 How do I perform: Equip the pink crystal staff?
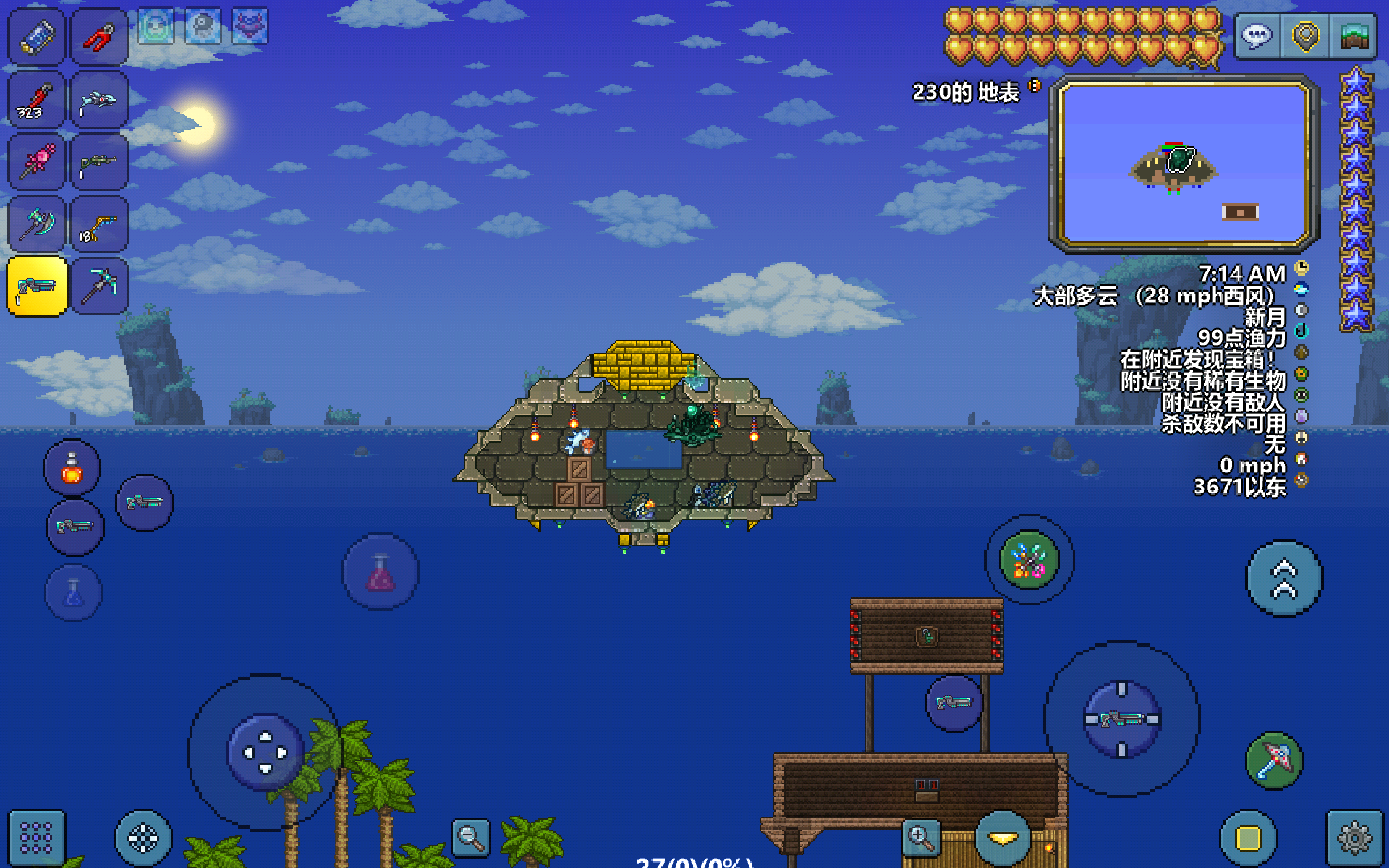click(x=36, y=162)
